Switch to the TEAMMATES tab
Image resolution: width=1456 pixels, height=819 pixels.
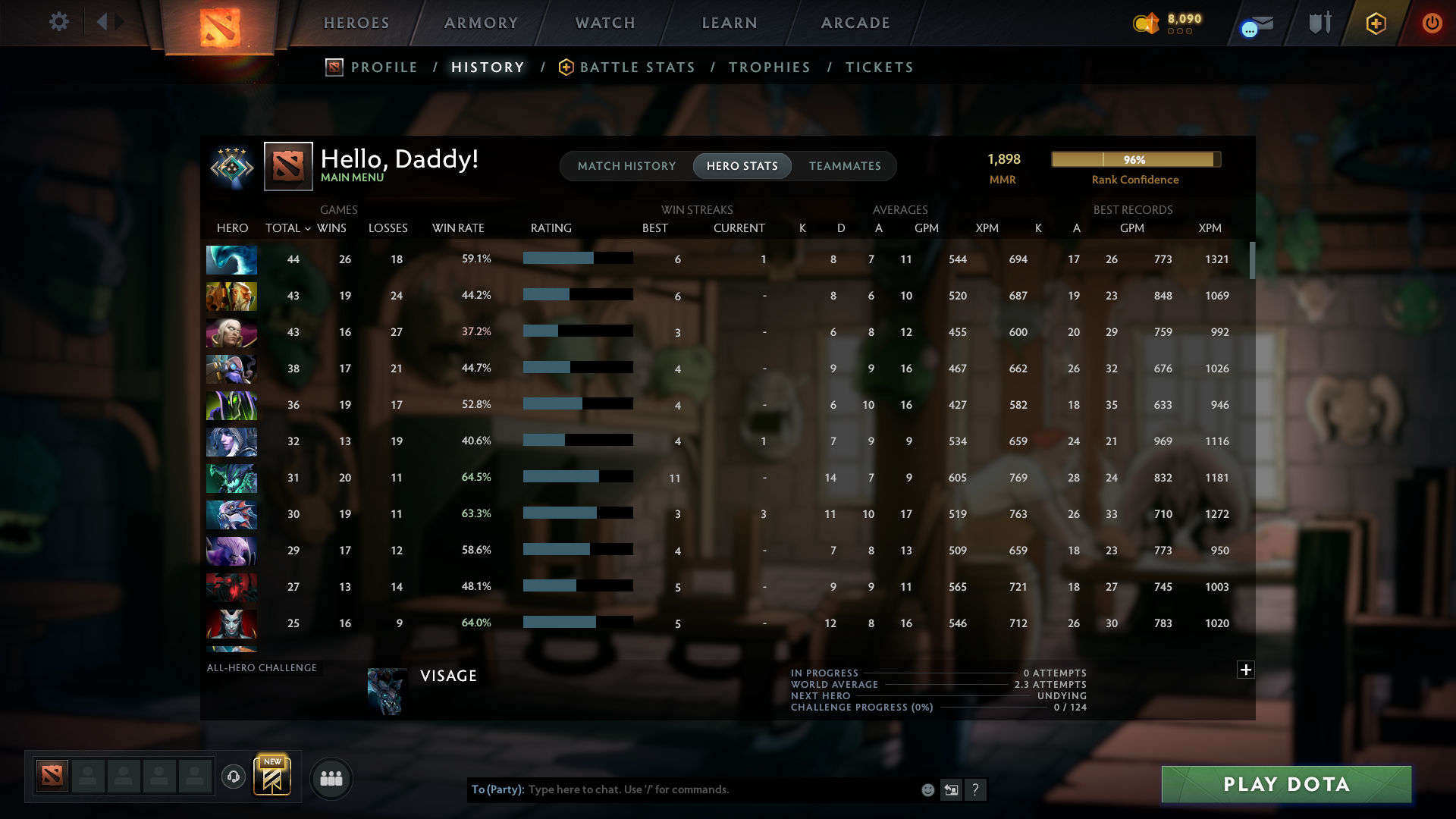point(845,165)
